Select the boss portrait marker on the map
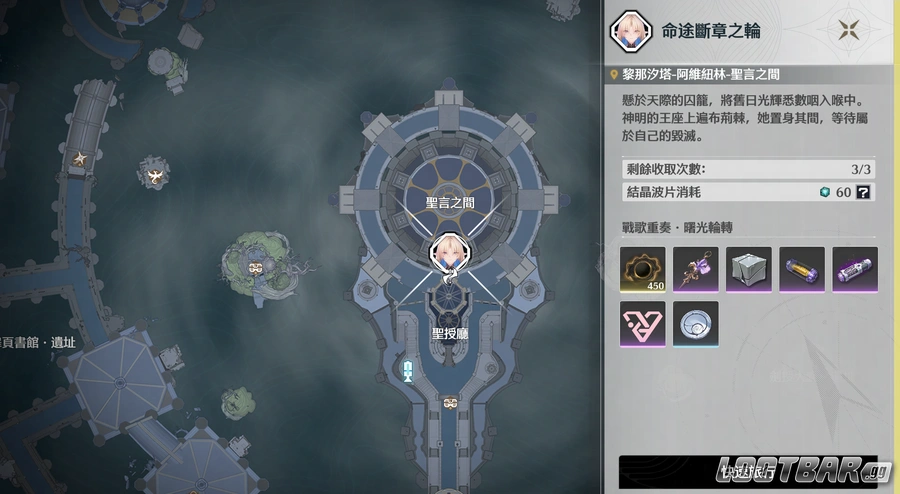 [447, 254]
